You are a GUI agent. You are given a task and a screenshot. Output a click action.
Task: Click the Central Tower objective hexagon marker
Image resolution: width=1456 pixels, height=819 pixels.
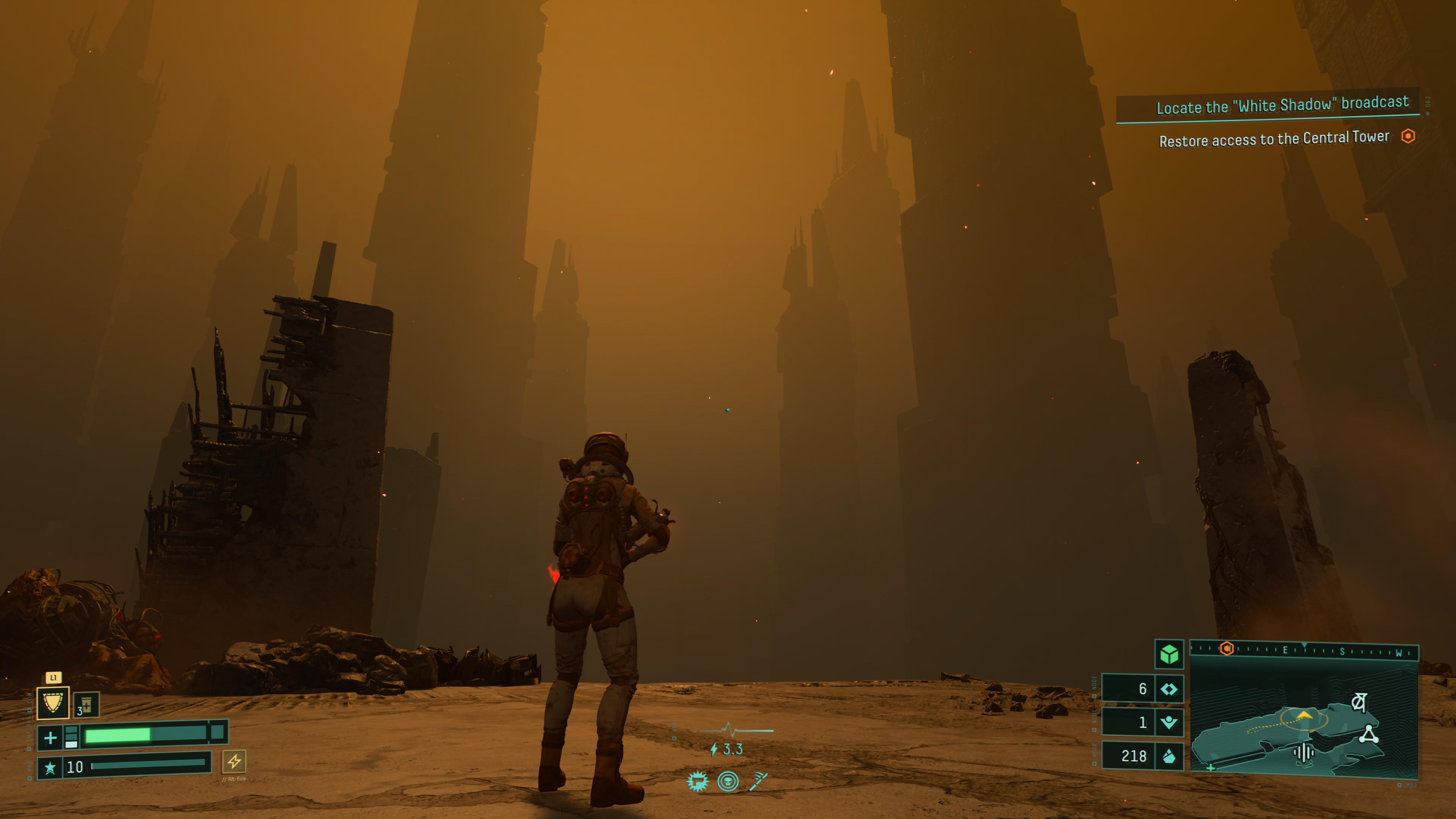(1408, 136)
